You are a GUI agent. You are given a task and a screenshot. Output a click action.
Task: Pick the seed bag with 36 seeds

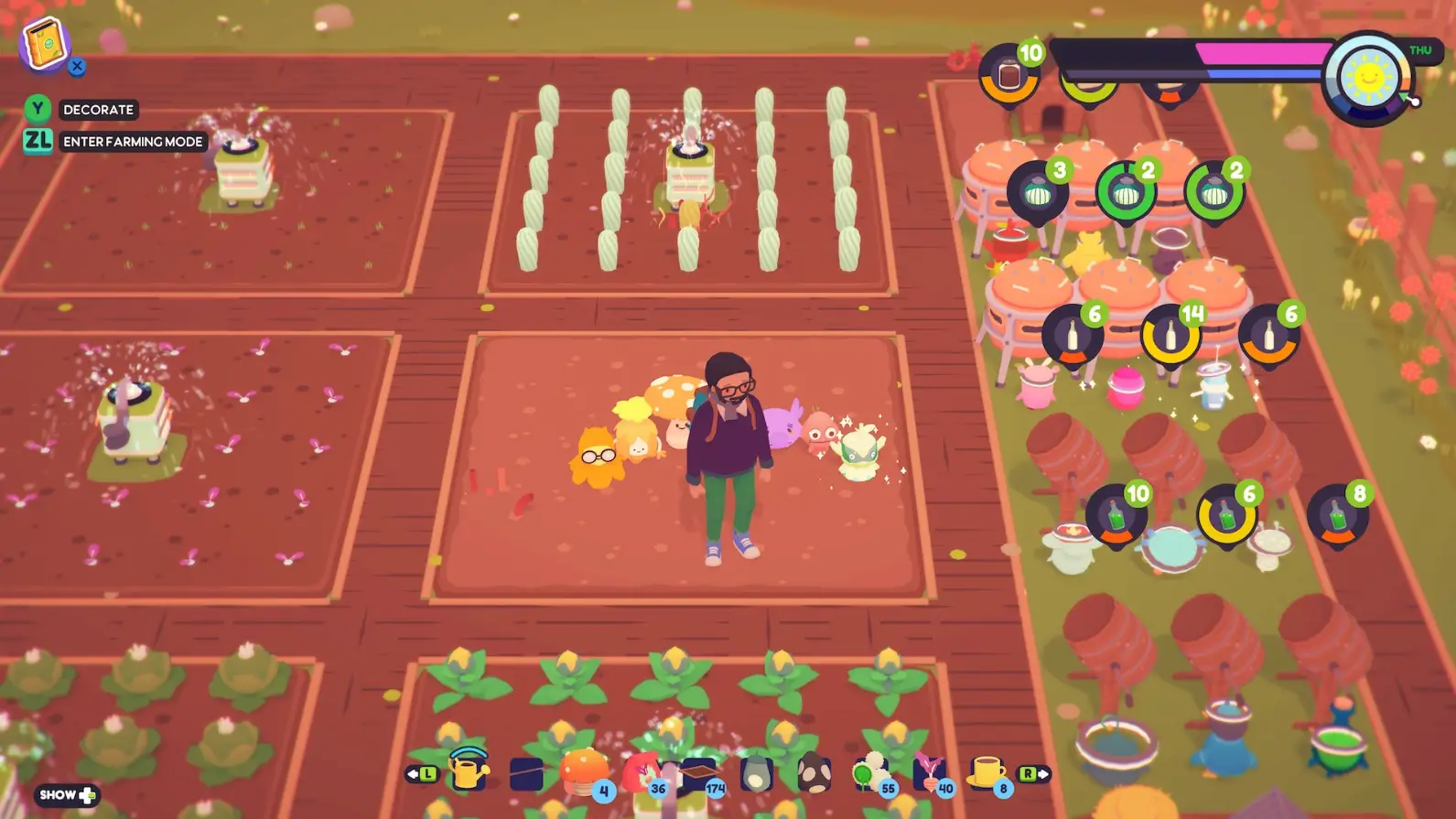tap(642, 771)
